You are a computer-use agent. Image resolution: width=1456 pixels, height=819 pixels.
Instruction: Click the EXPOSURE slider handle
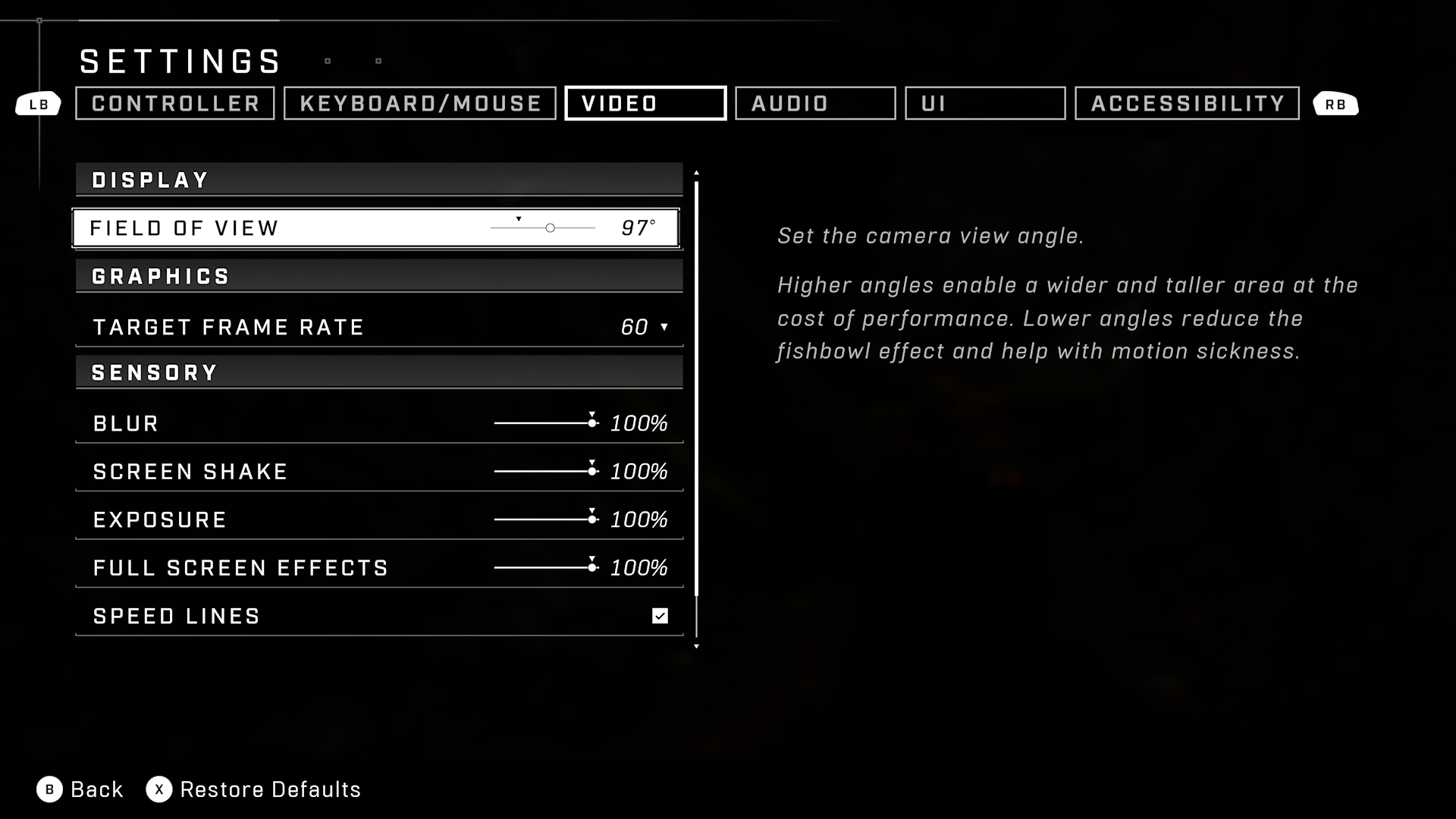591,519
